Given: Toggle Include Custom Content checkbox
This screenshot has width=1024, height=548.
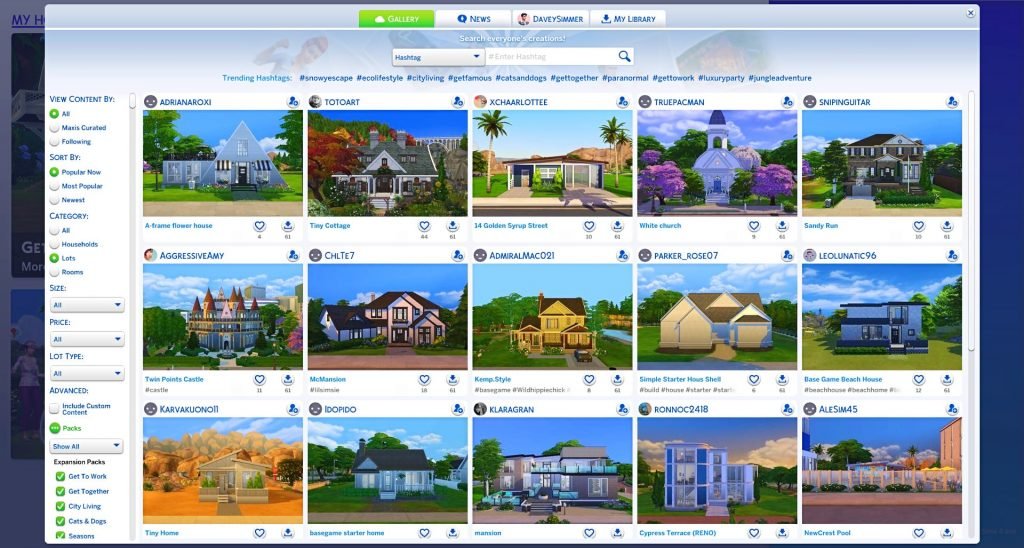Looking at the screenshot, I should pyautogui.click(x=54, y=408).
